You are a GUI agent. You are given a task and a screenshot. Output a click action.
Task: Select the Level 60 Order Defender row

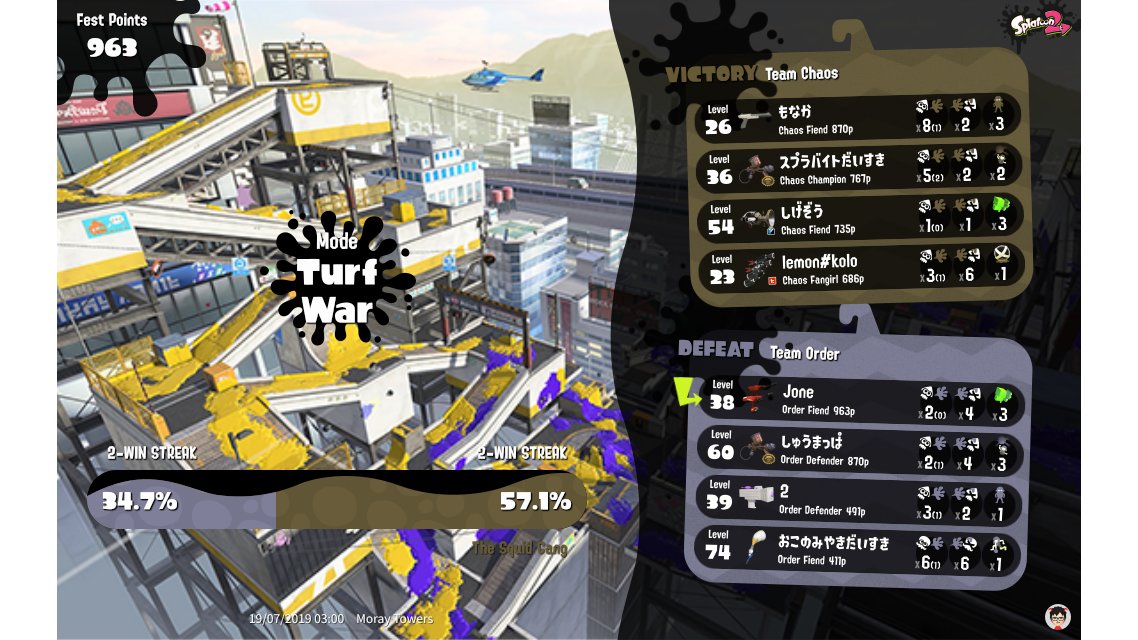pos(858,452)
